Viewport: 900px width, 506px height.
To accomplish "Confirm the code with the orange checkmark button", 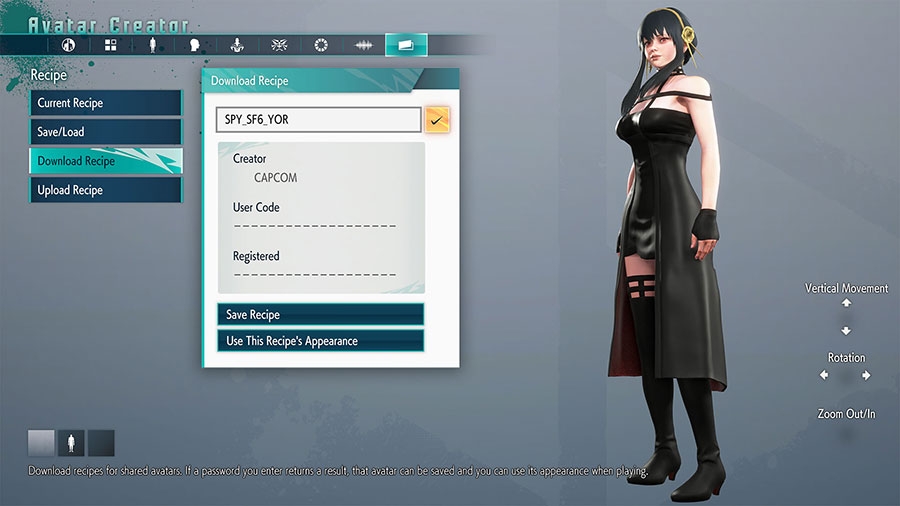I will click(437, 120).
